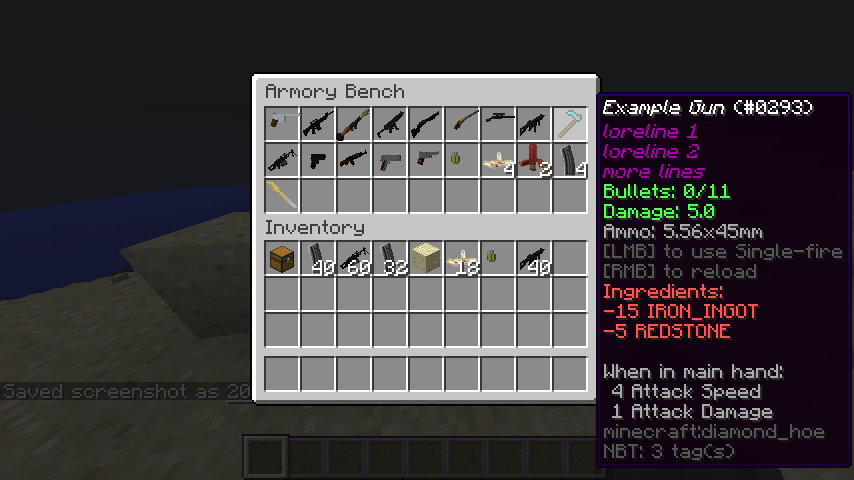The image size is (854, 480).
Task: Select the golden bat in the bench
Action: click(x=282, y=195)
